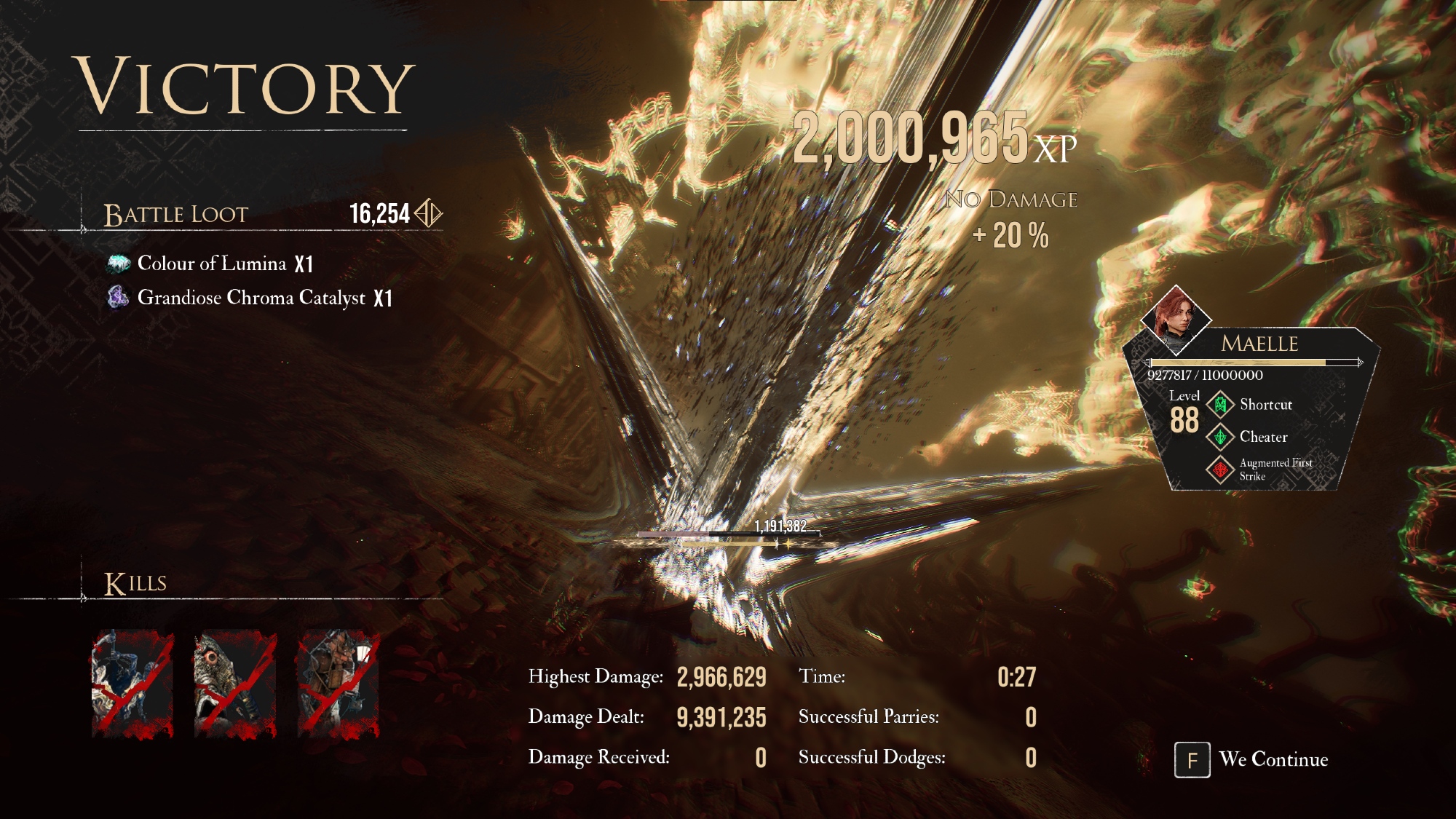Continue past the victory screen via We Continue
Screen dimensions: 1456x819
click(x=1252, y=759)
